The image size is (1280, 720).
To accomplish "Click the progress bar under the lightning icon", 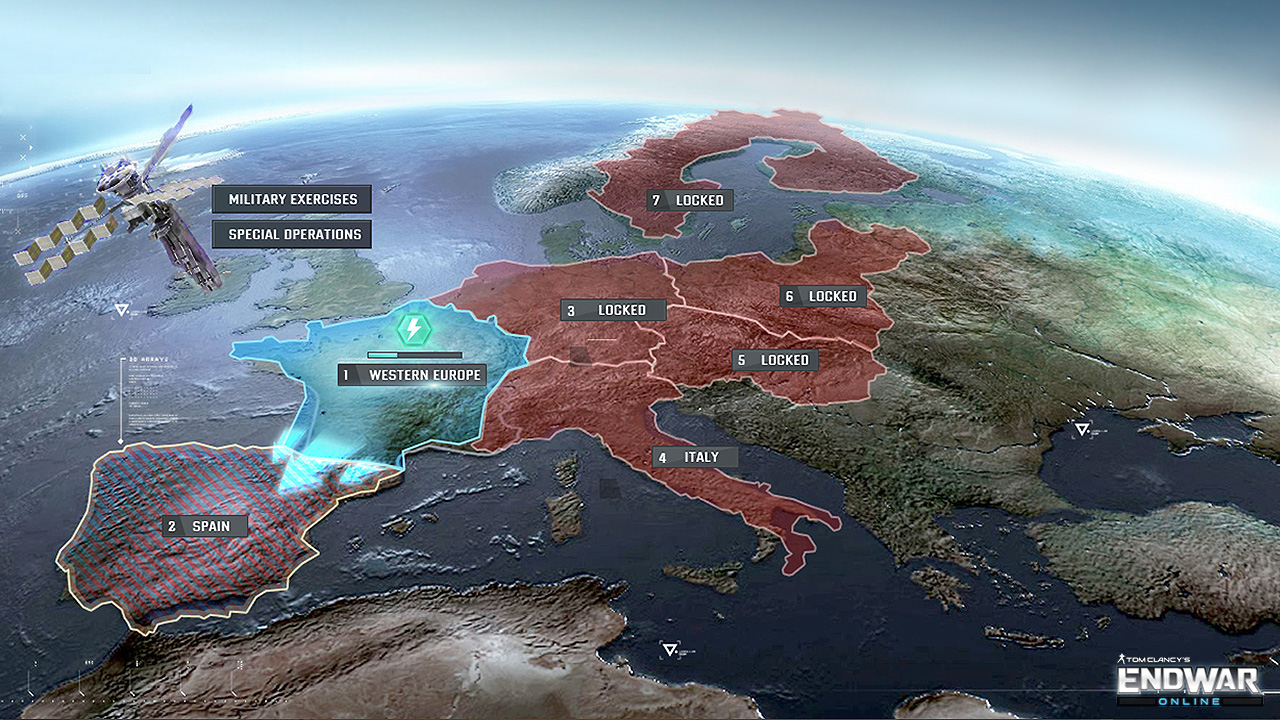I will click(x=414, y=353).
